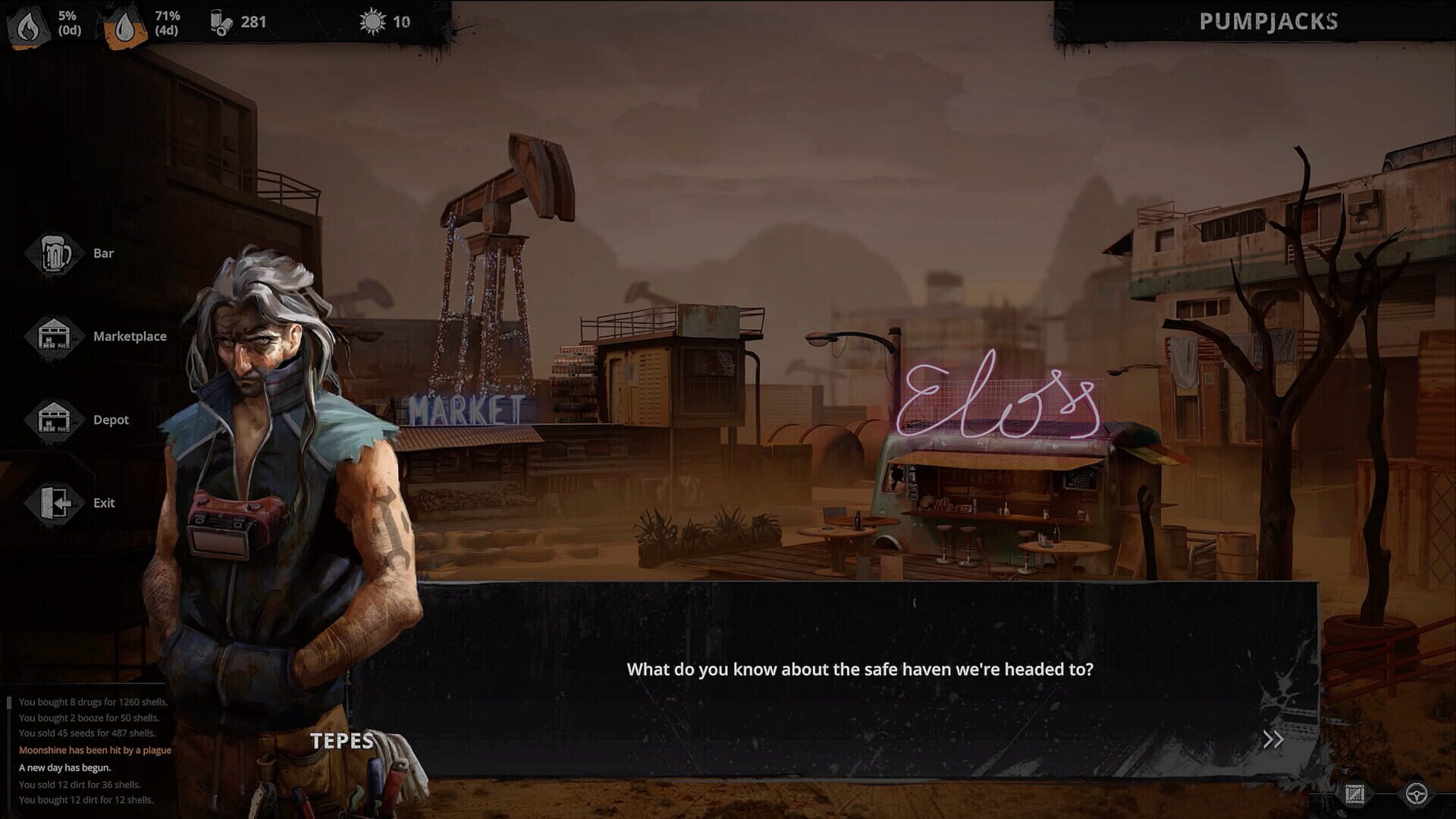The width and height of the screenshot is (1456, 819).
Task: Click the shells ammo icon showing 281
Action: click(221, 23)
